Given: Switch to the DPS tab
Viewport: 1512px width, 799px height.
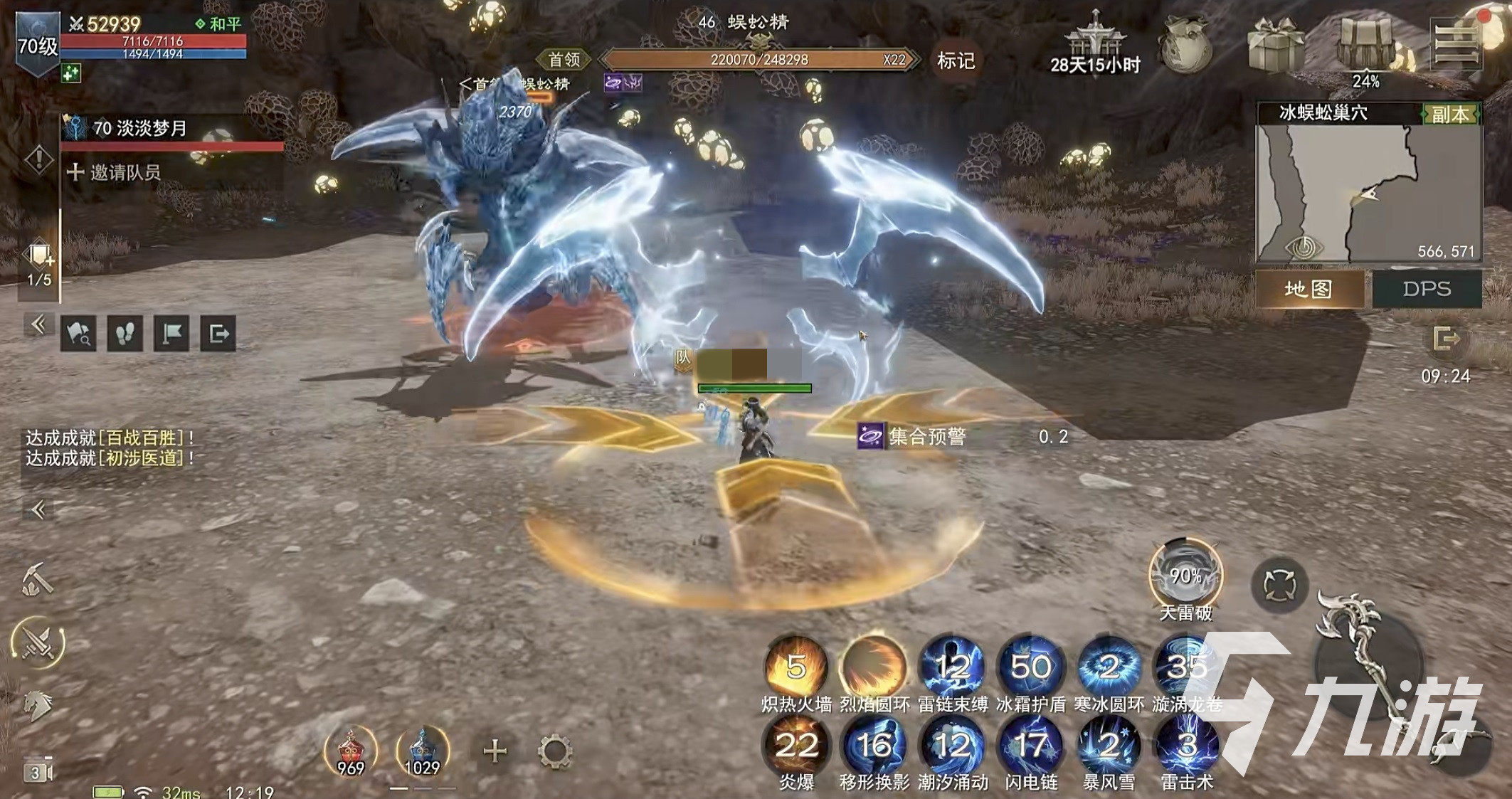Looking at the screenshot, I should pos(1427,289).
